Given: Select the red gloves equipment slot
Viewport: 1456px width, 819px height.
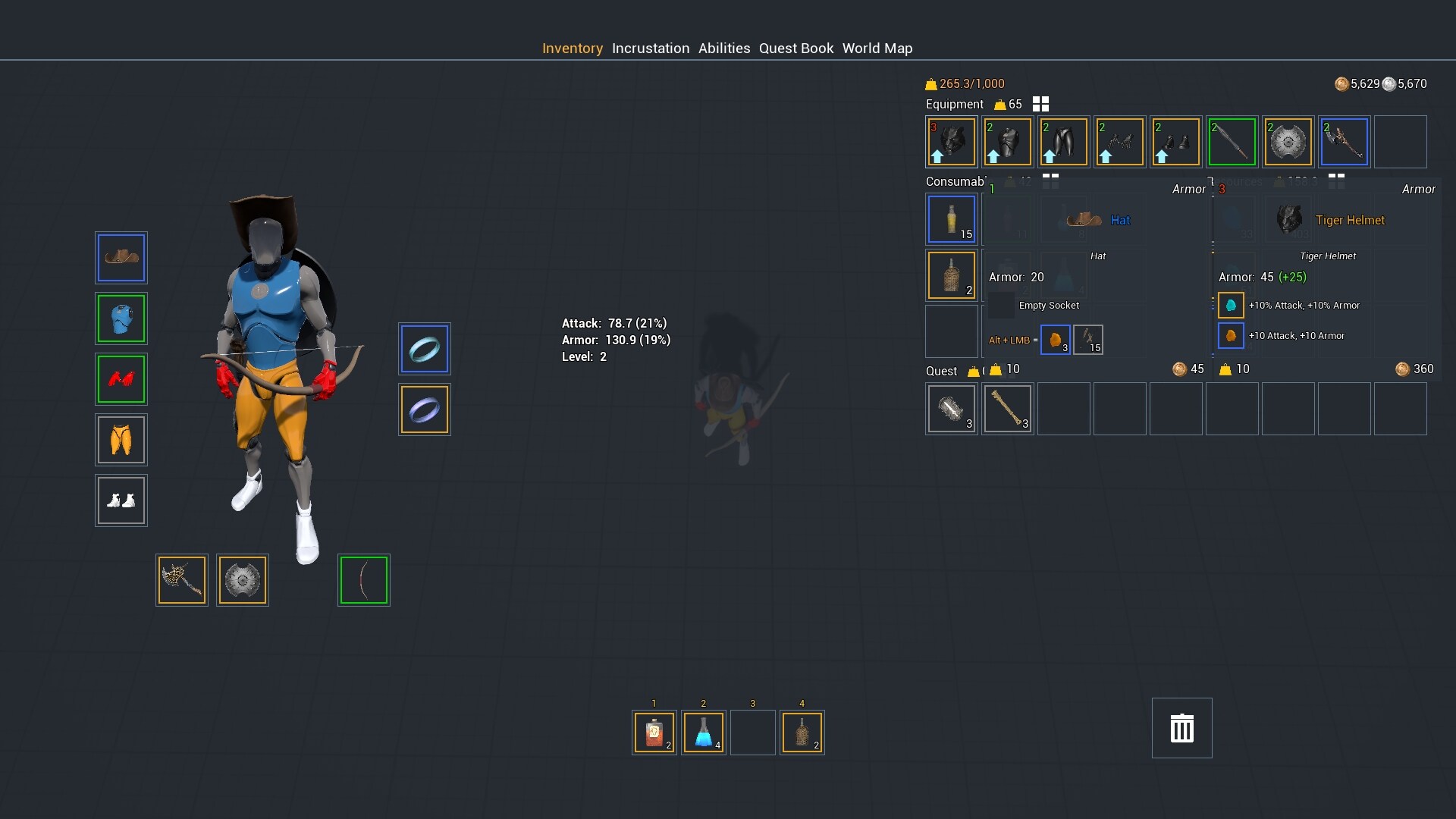Looking at the screenshot, I should pos(121,379).
